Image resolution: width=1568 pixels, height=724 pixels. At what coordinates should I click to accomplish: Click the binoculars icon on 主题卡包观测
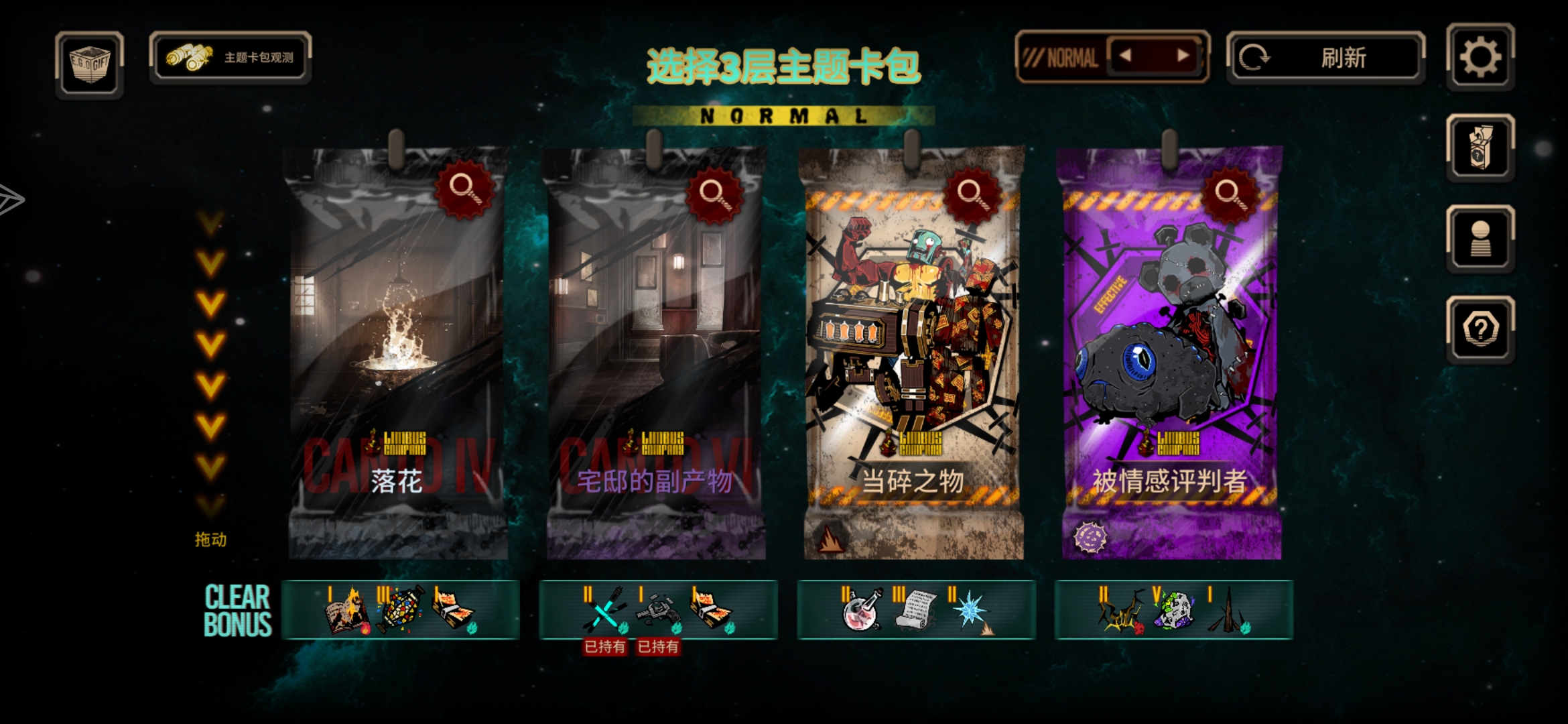(188, 58)
